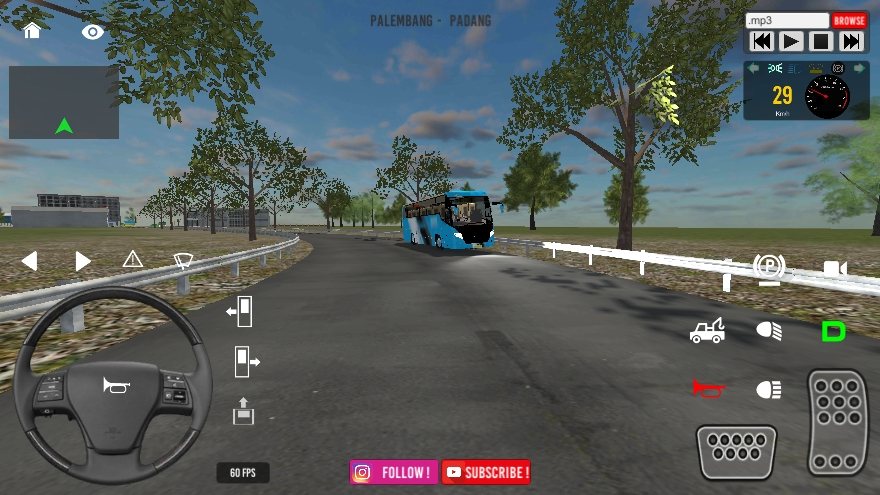Activate the right turn signal arrow
Image resolution: width=880 pixels, height=495 pixels.
click(x=83, y=261)
